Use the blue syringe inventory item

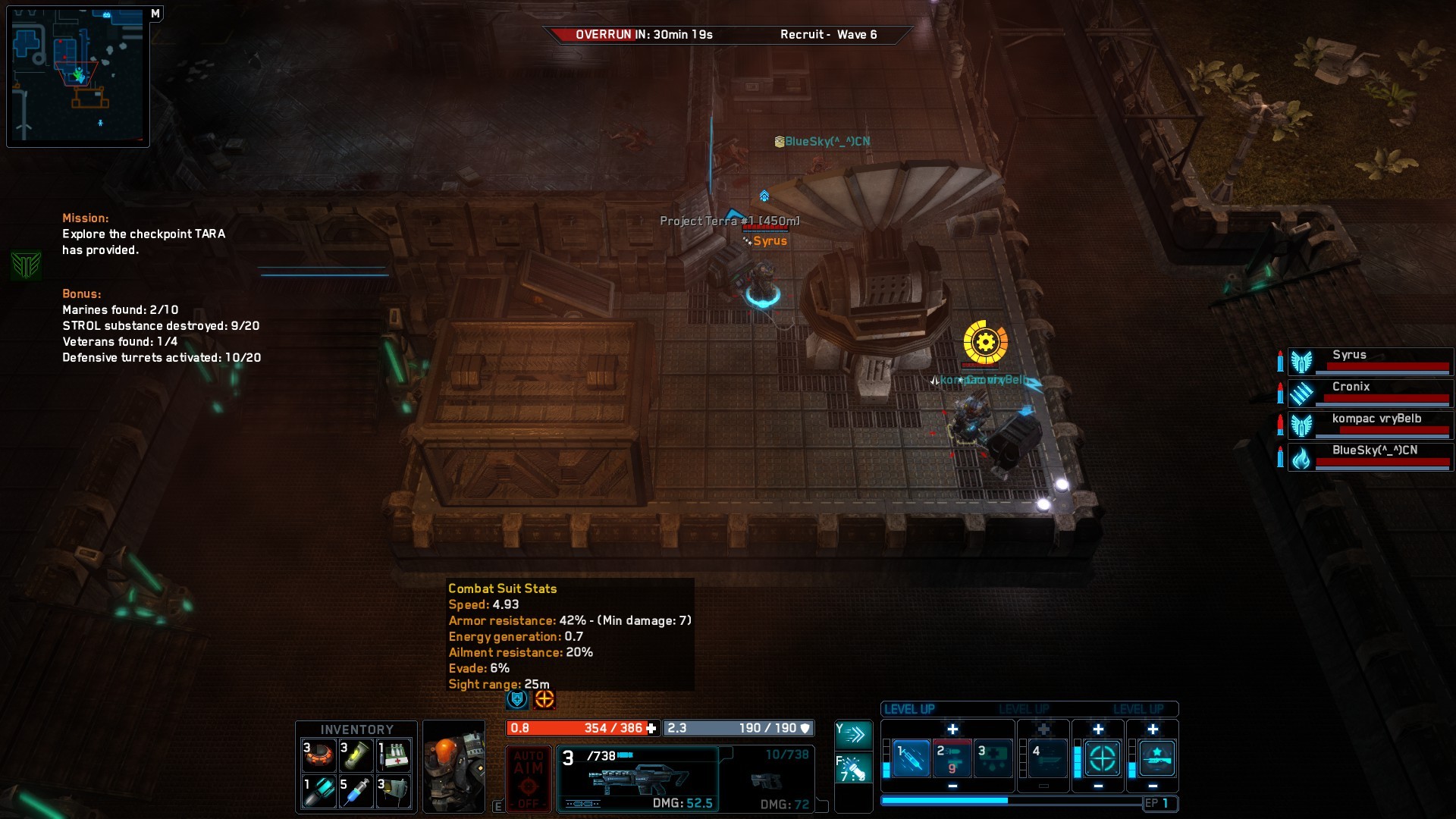pos(356,792)
